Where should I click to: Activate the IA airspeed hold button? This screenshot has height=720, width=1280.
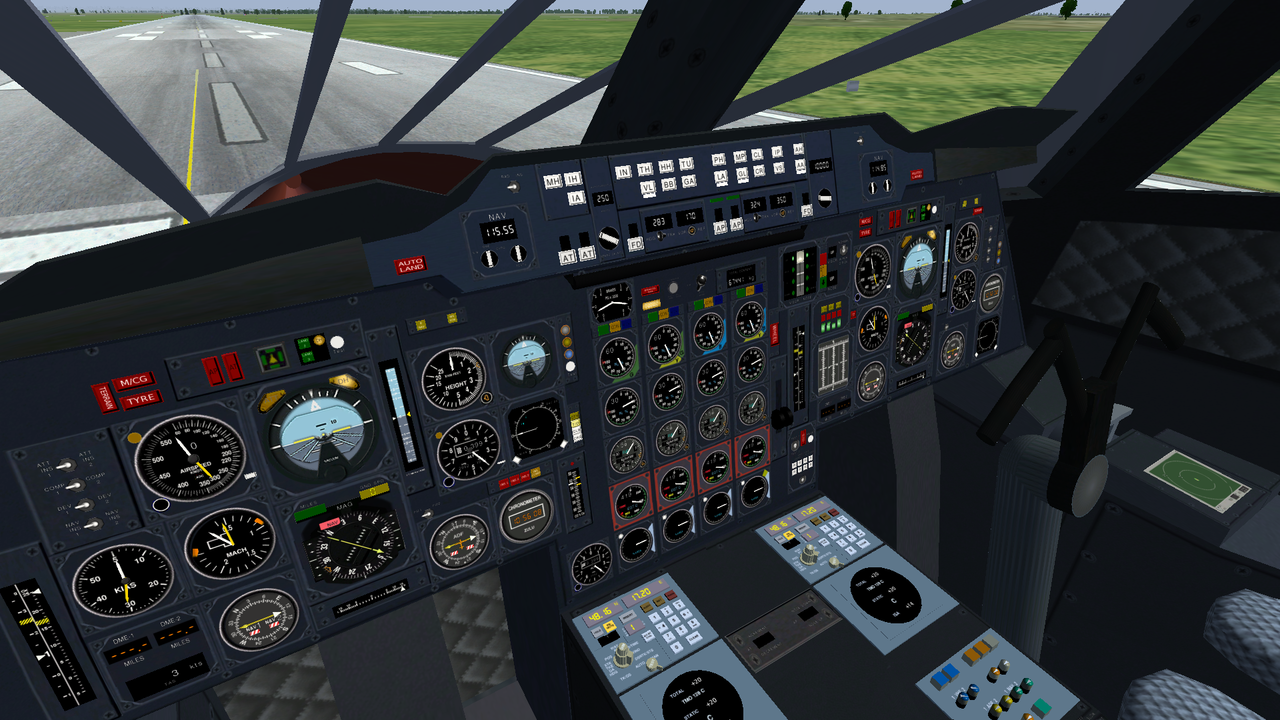tap(575, 198)
